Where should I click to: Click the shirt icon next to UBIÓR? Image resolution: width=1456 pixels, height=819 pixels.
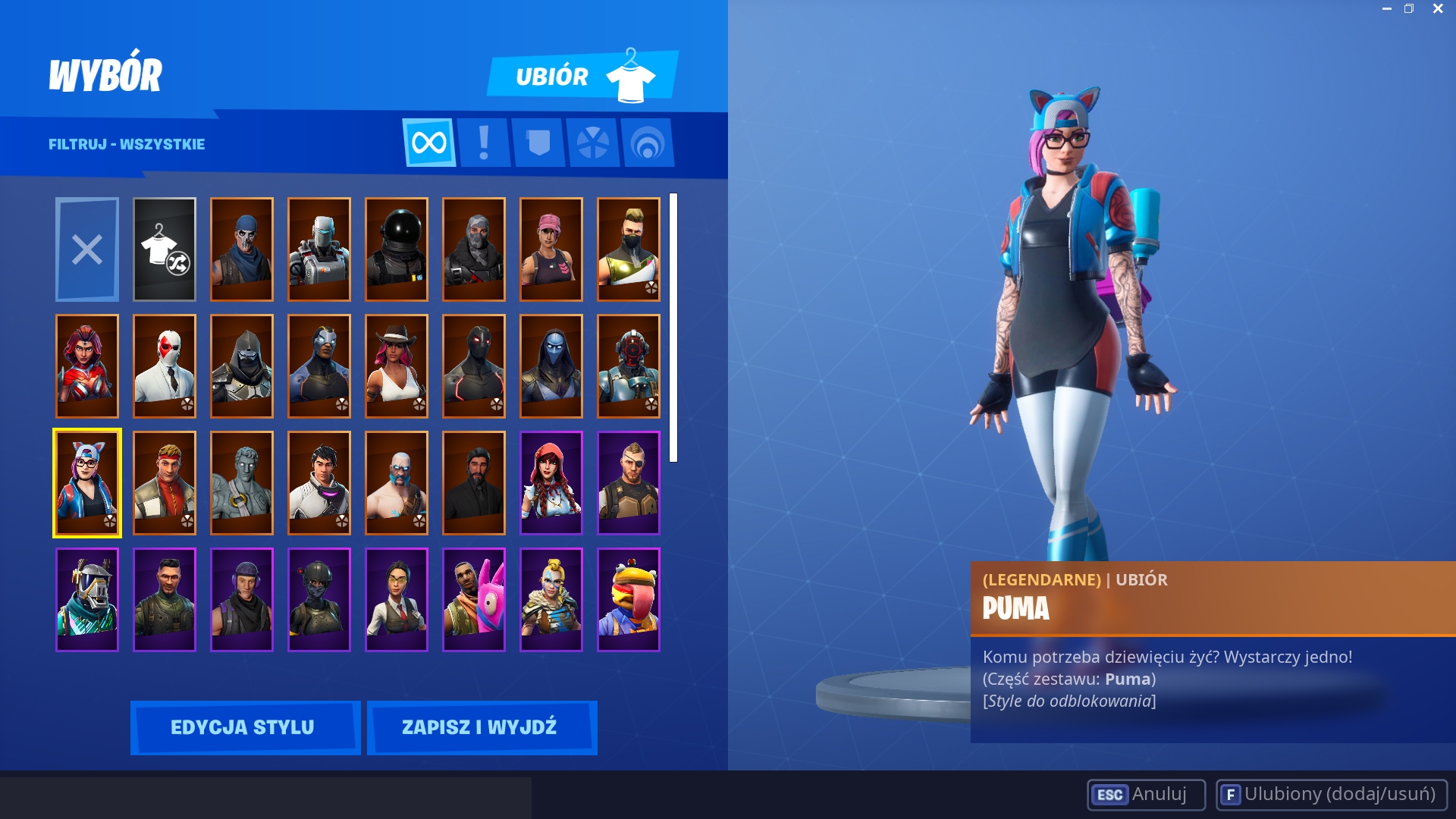click(x=632, y=75)
